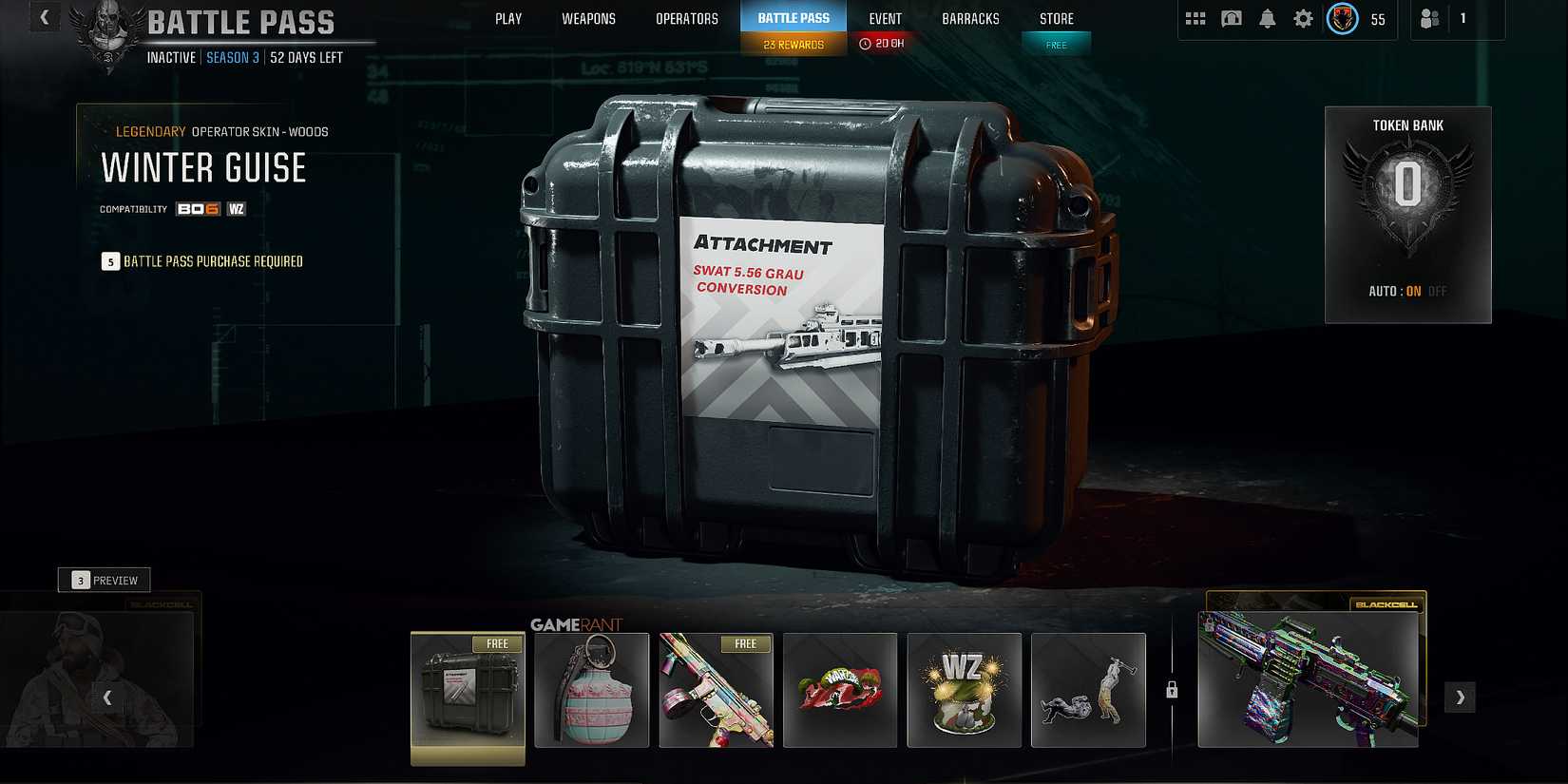Viewport: 1568px width, 784px height.
Task: Click the EVENT tab with 20 hours timer
Action: pyautogui.click(x=885, y=18)
